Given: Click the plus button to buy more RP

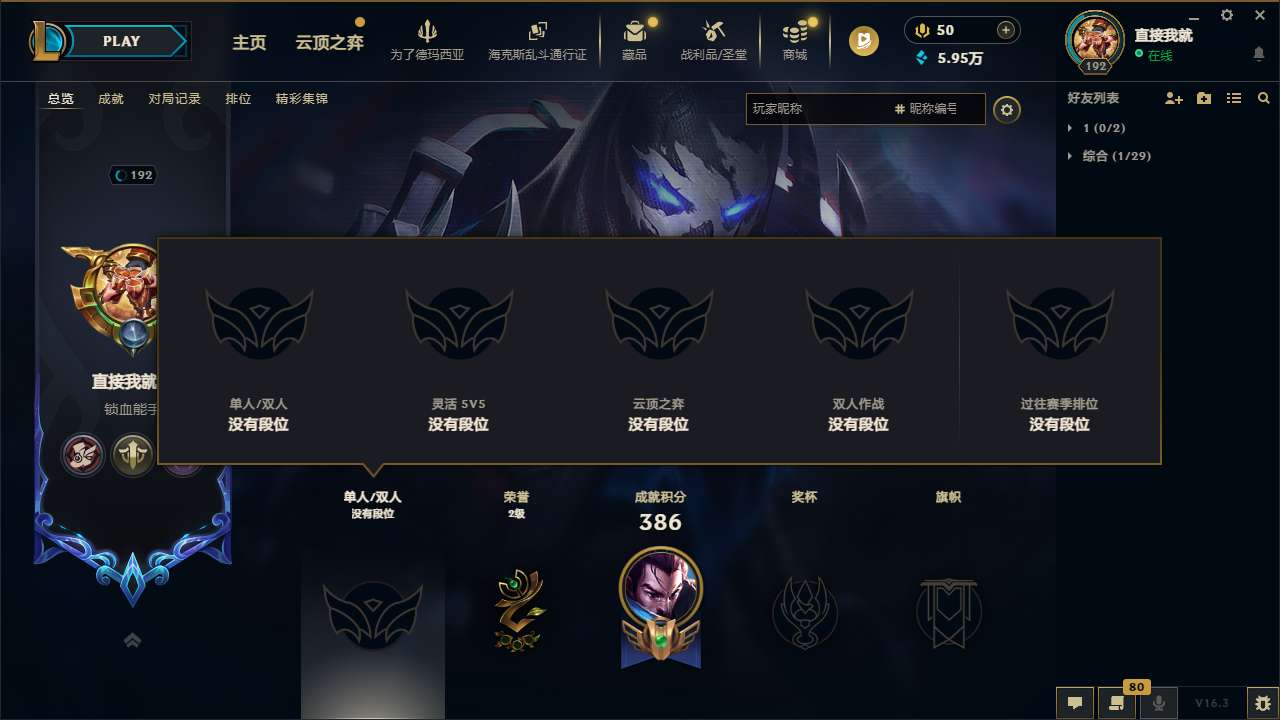Looking at the screenshot, I should (x=1004, y=29).
